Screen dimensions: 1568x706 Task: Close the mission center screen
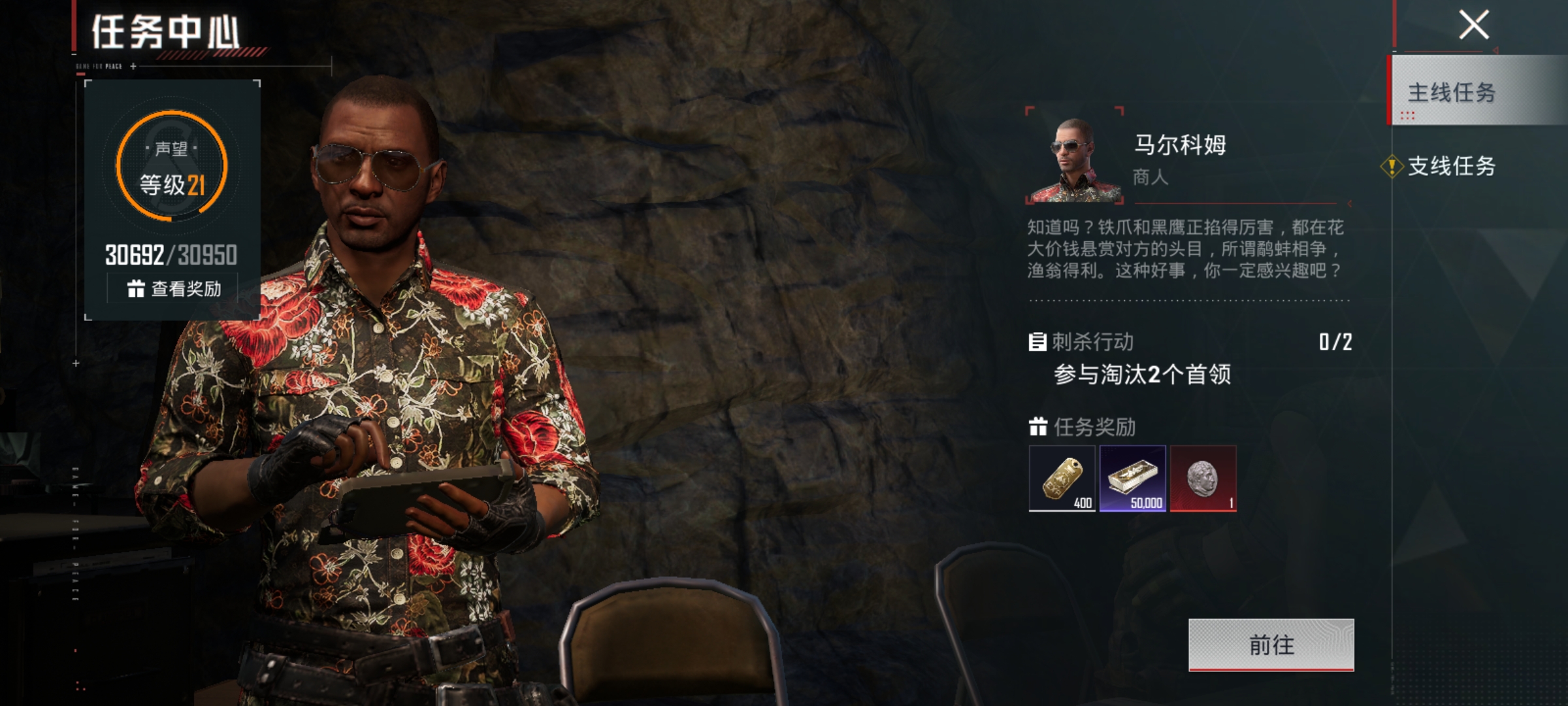(1474, 25)
